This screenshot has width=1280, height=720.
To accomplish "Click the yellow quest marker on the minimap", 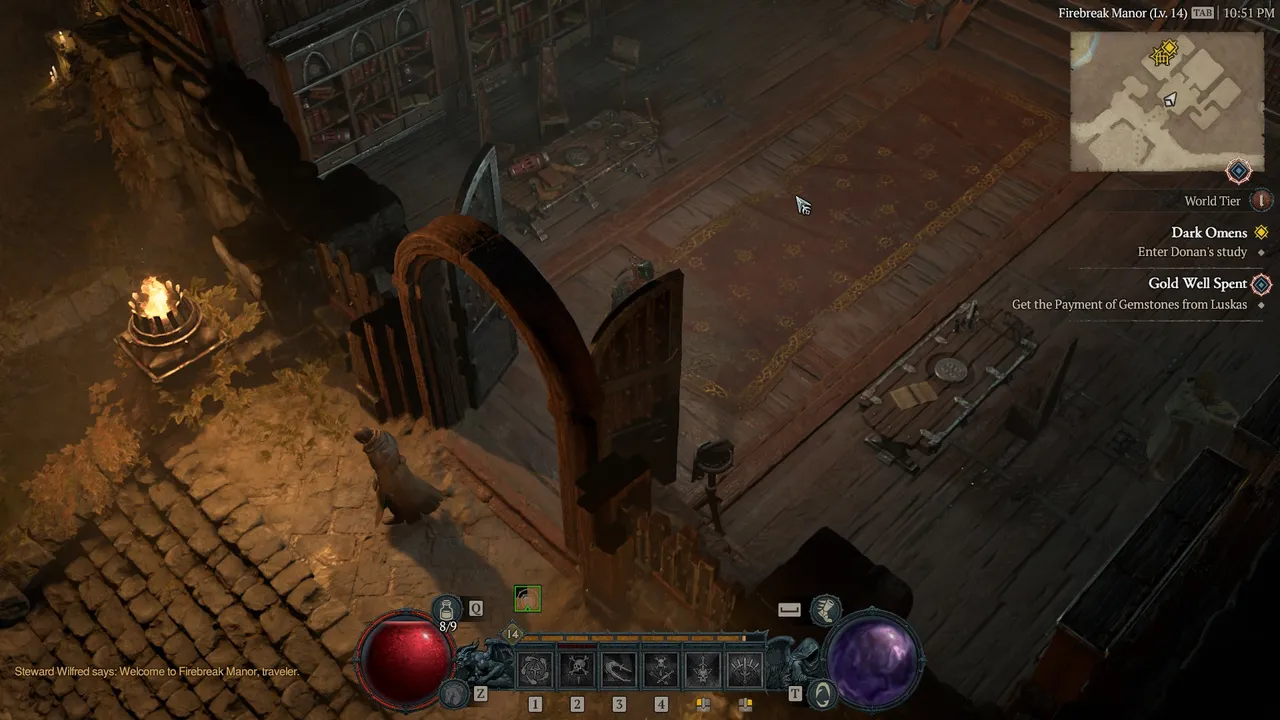I will 1162,54.
